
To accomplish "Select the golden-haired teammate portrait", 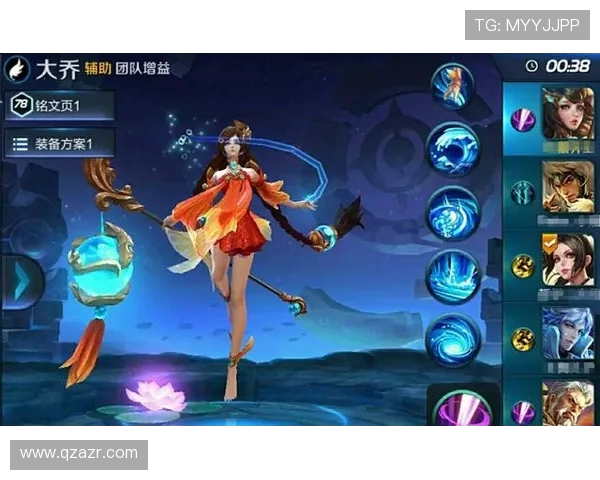I will click(567, 186).
